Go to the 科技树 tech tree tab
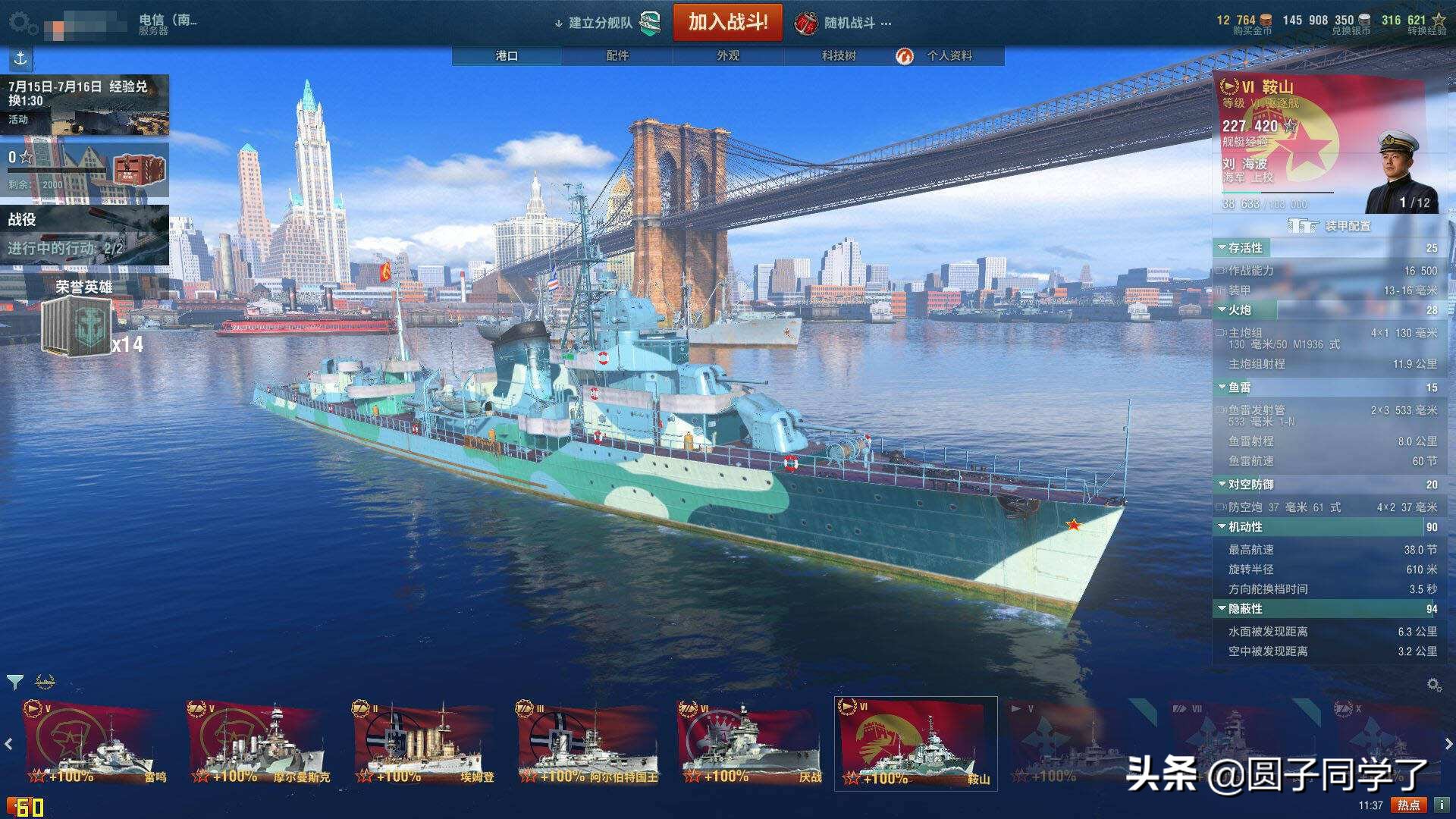Image resolution: width=1456 pixels, height=819 pixels. pos(838,55)
